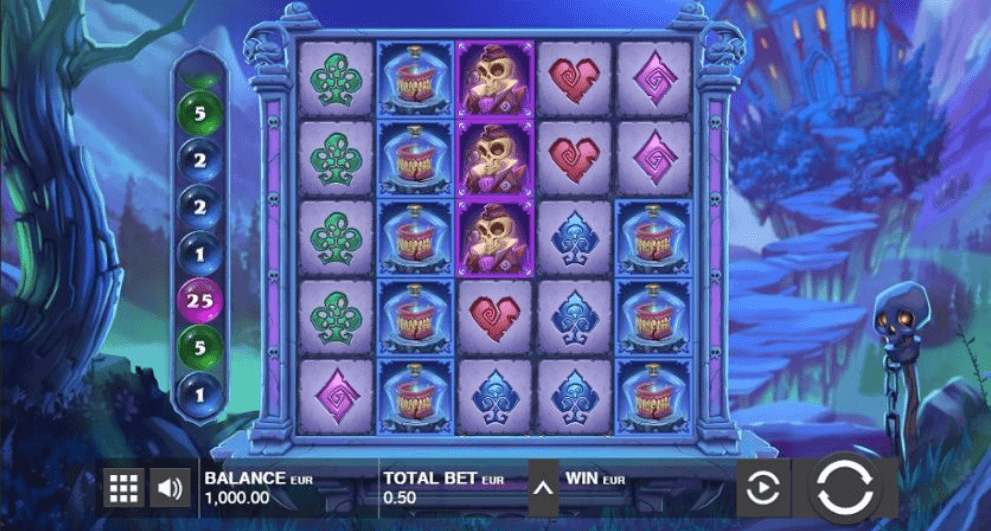Spin the reels with the circular arrows button

845,487
